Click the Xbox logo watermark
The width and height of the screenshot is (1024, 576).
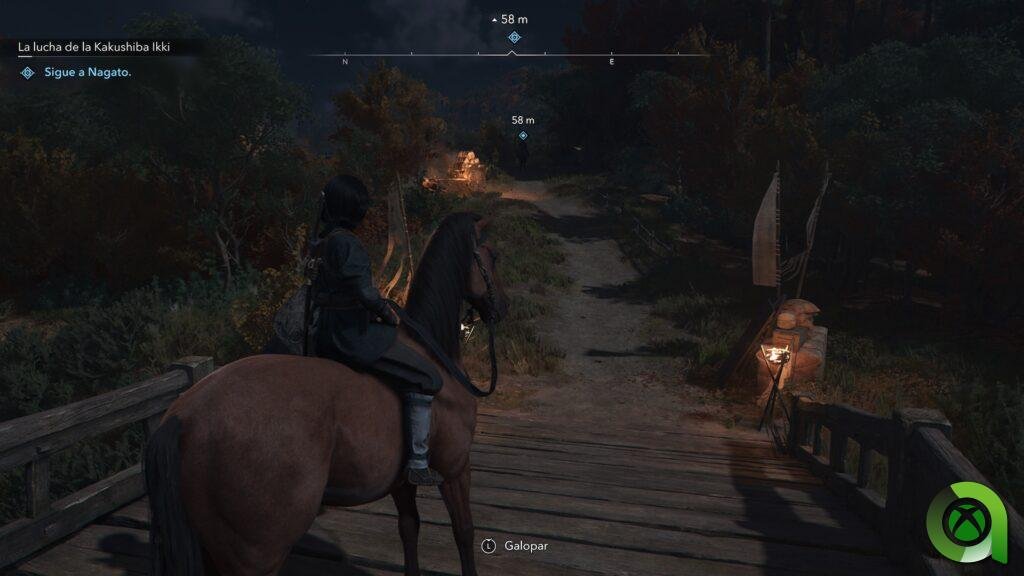point(972,522)
